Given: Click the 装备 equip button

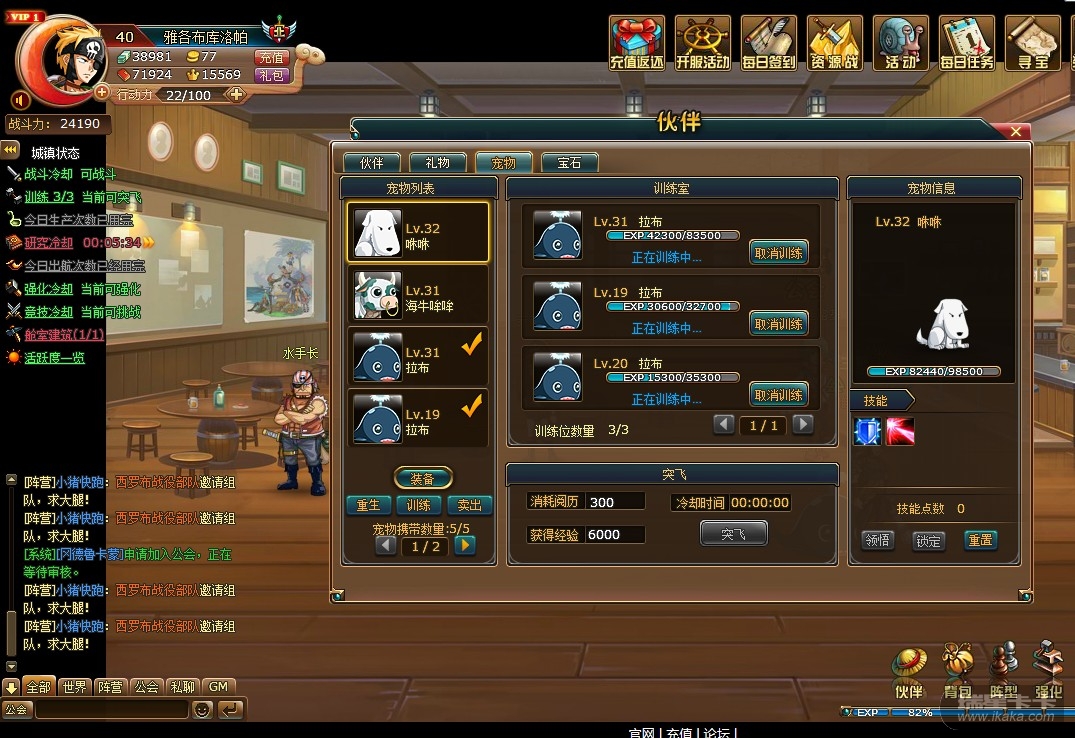Looking at the screenshot, I should (424, 478).
